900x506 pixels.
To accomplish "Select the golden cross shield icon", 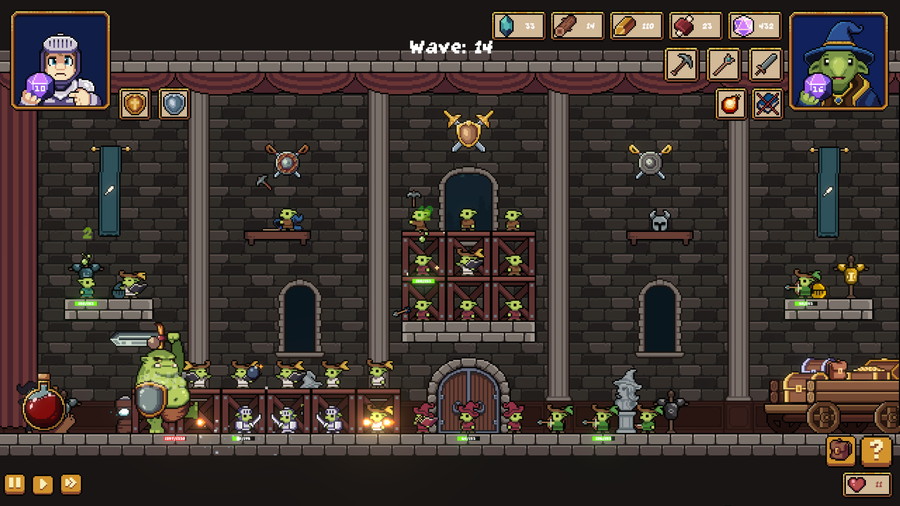I will tap(134, 103).
